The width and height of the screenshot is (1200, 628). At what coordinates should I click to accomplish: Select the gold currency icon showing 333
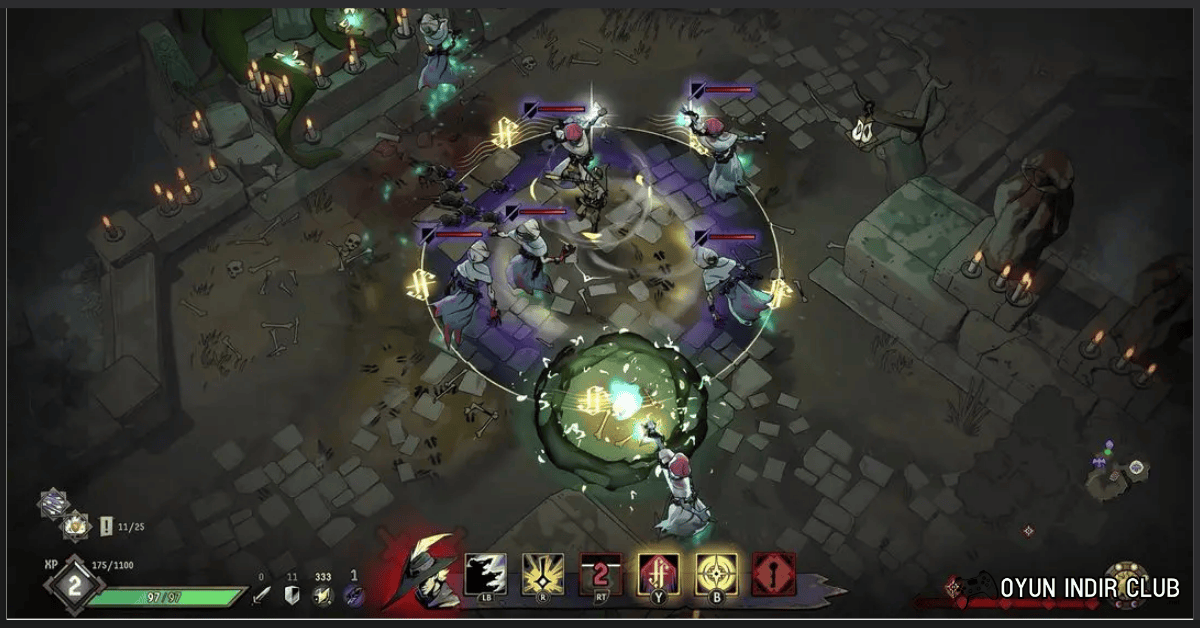coord(324,595)
